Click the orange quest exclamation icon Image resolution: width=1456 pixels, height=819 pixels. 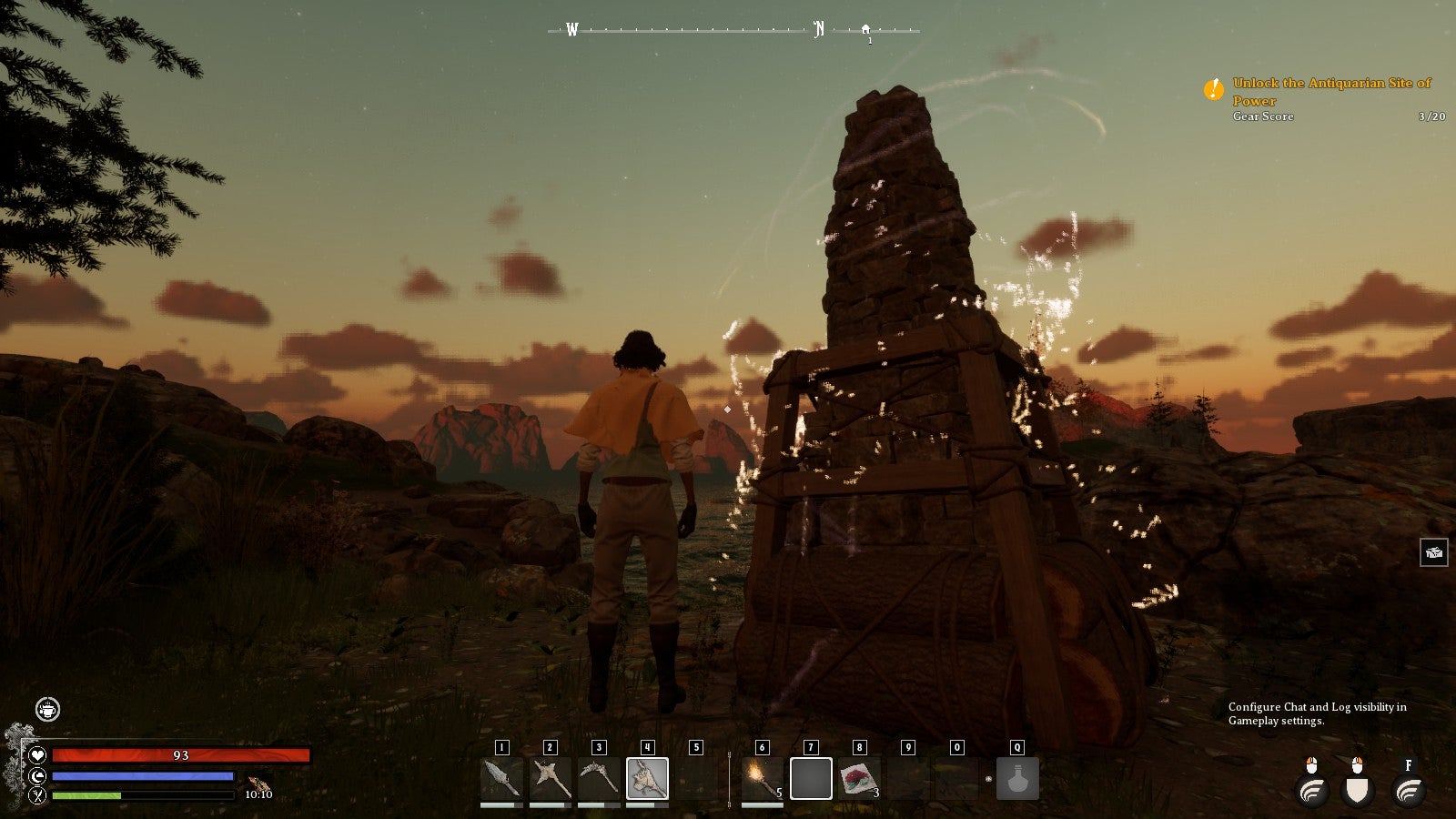(1213, 89)
